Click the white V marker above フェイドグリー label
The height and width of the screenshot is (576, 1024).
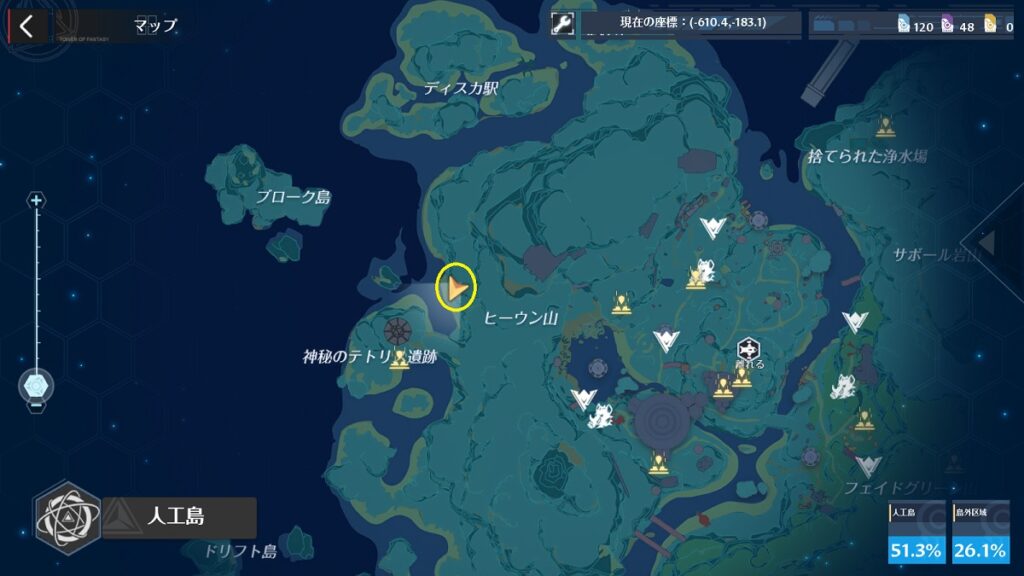868,465
